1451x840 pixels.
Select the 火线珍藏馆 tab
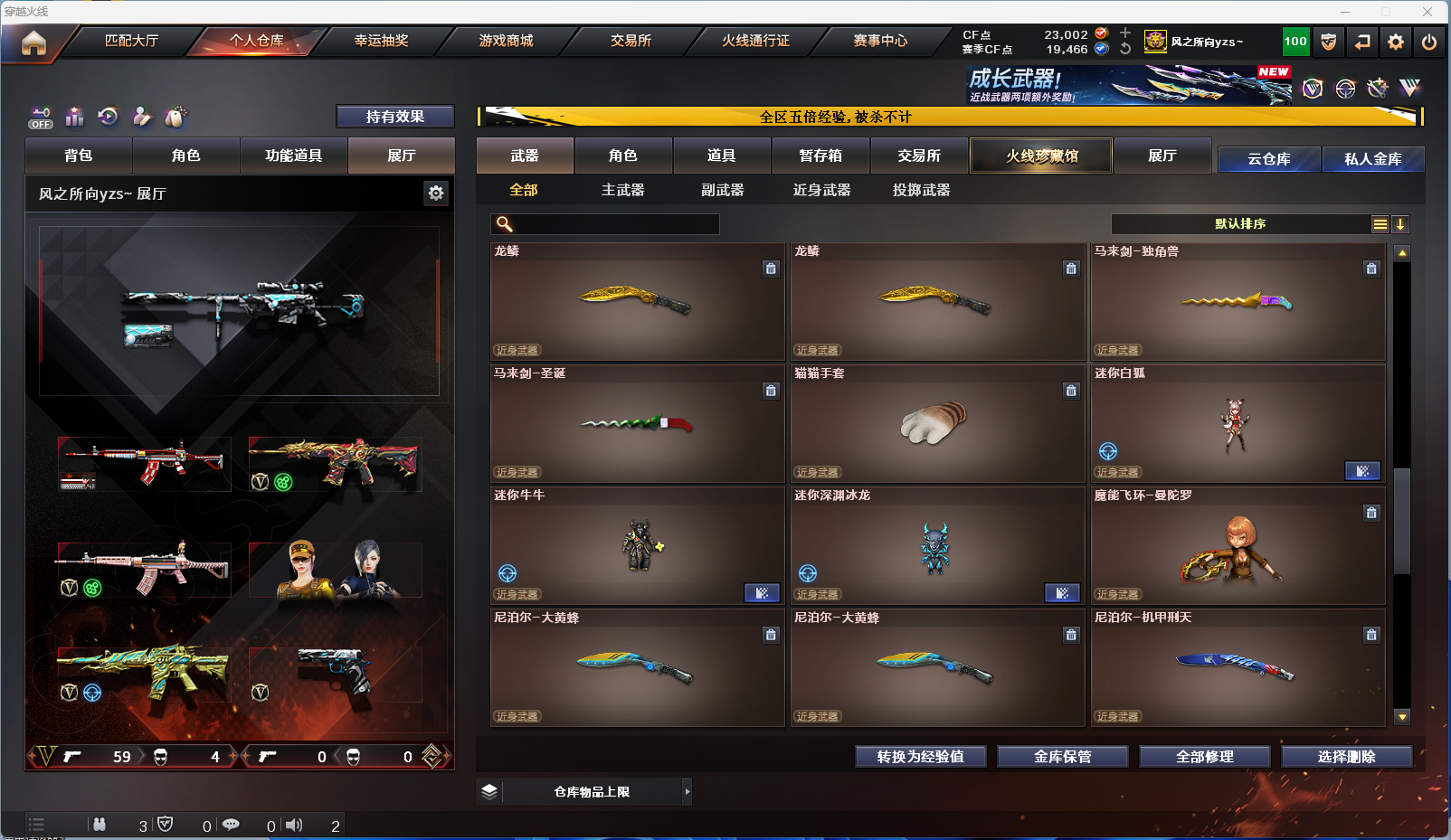[x=1041, y=156]
